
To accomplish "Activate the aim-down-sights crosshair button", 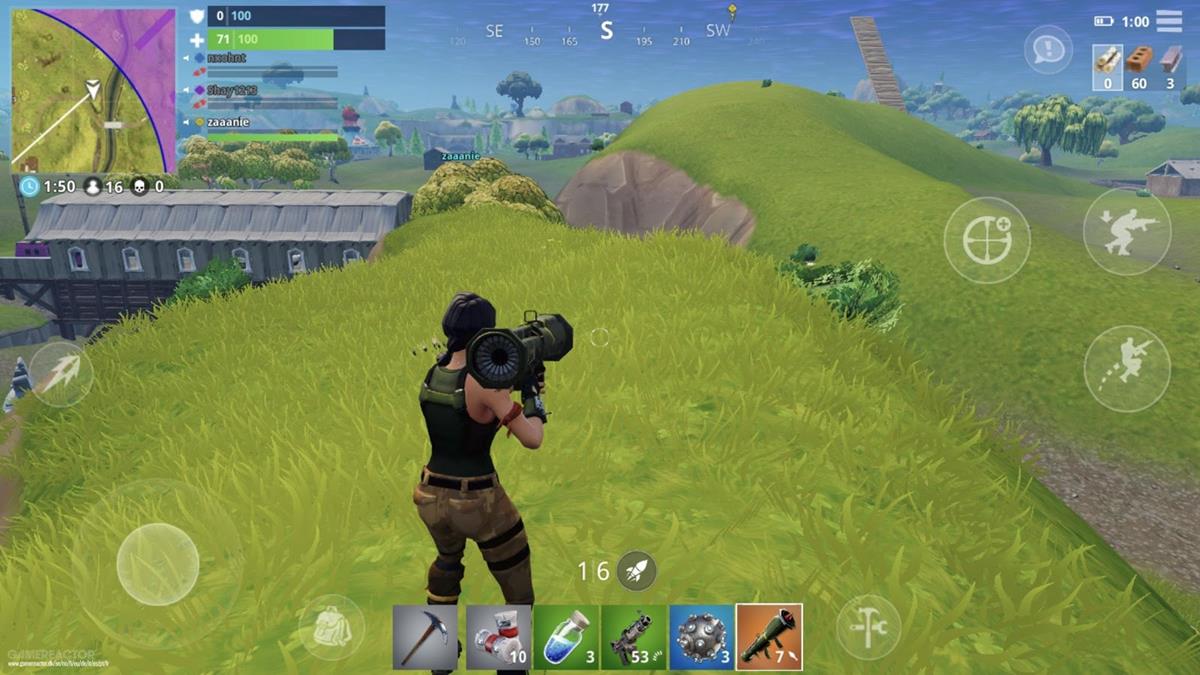I will [987, 240].
